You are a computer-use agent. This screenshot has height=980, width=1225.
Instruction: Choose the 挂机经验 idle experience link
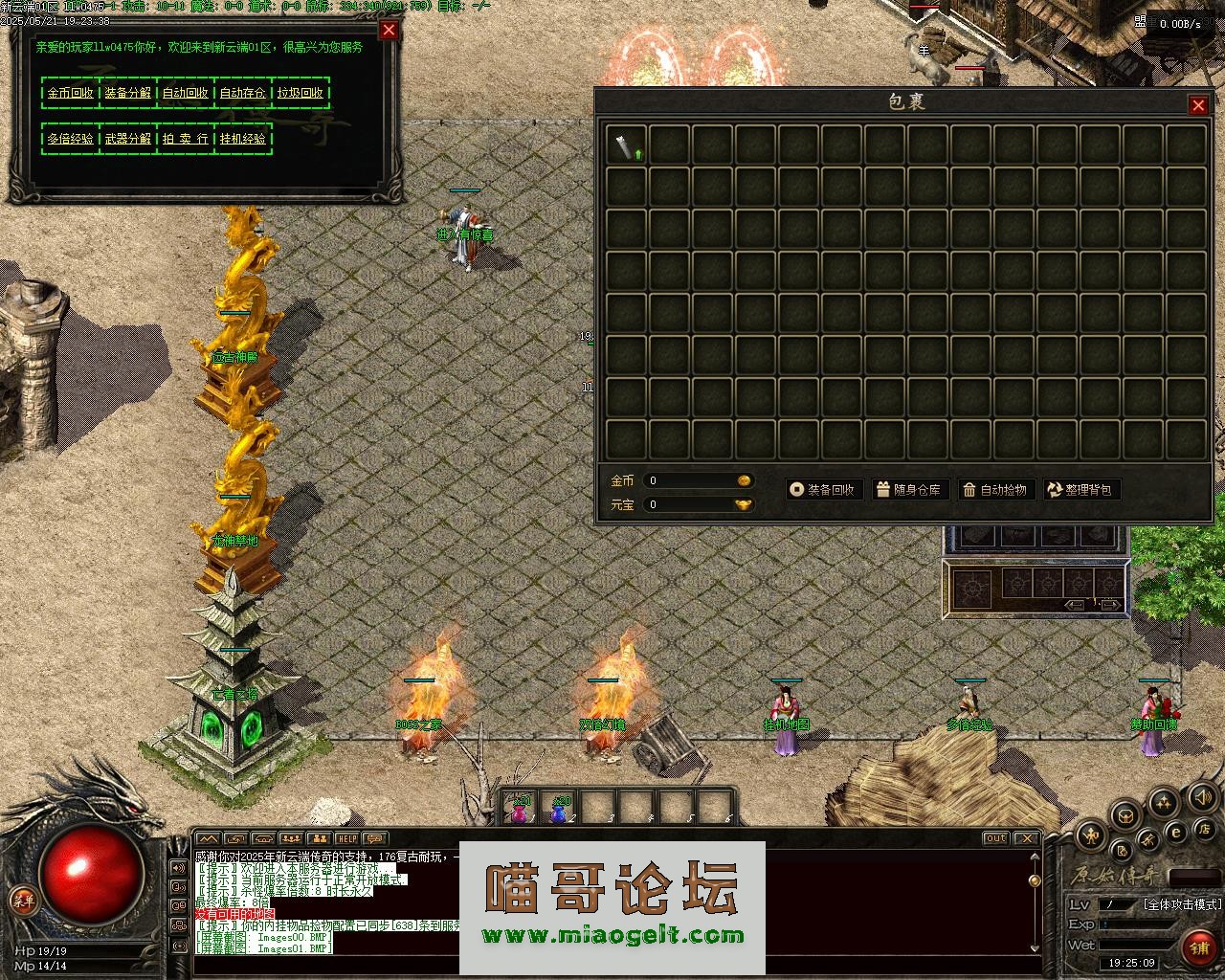tap(243, 139)
